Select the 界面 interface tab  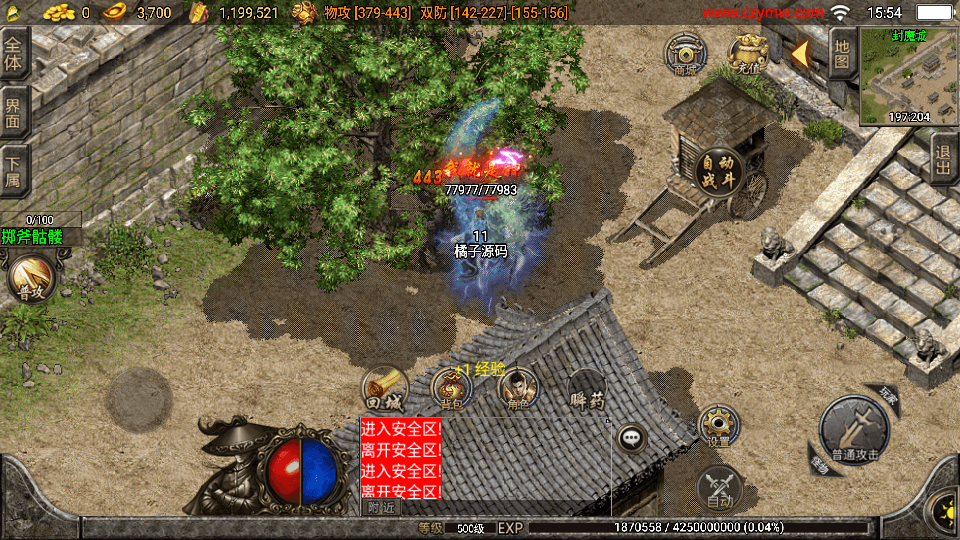tap(13, 111)
